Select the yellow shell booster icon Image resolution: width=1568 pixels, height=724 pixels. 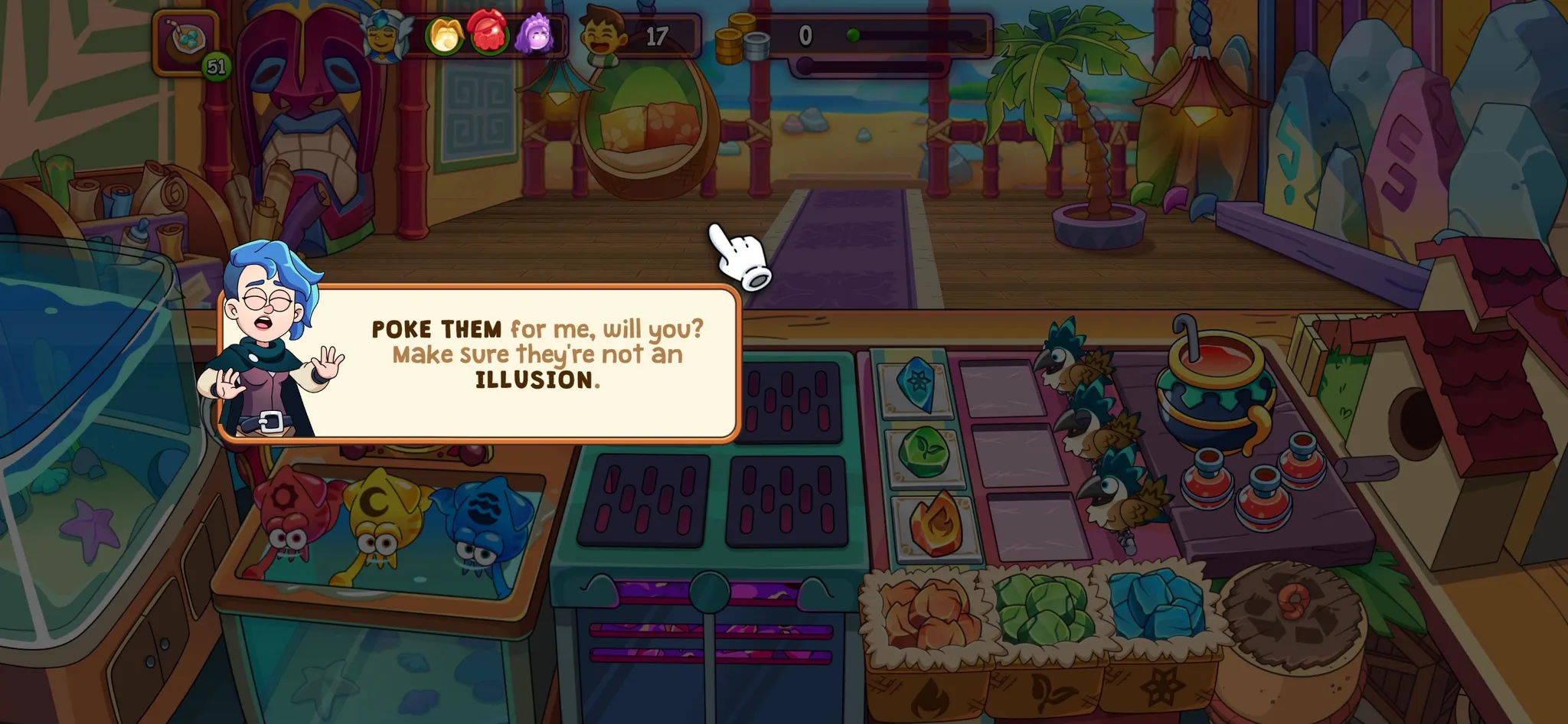coord(444,36)
